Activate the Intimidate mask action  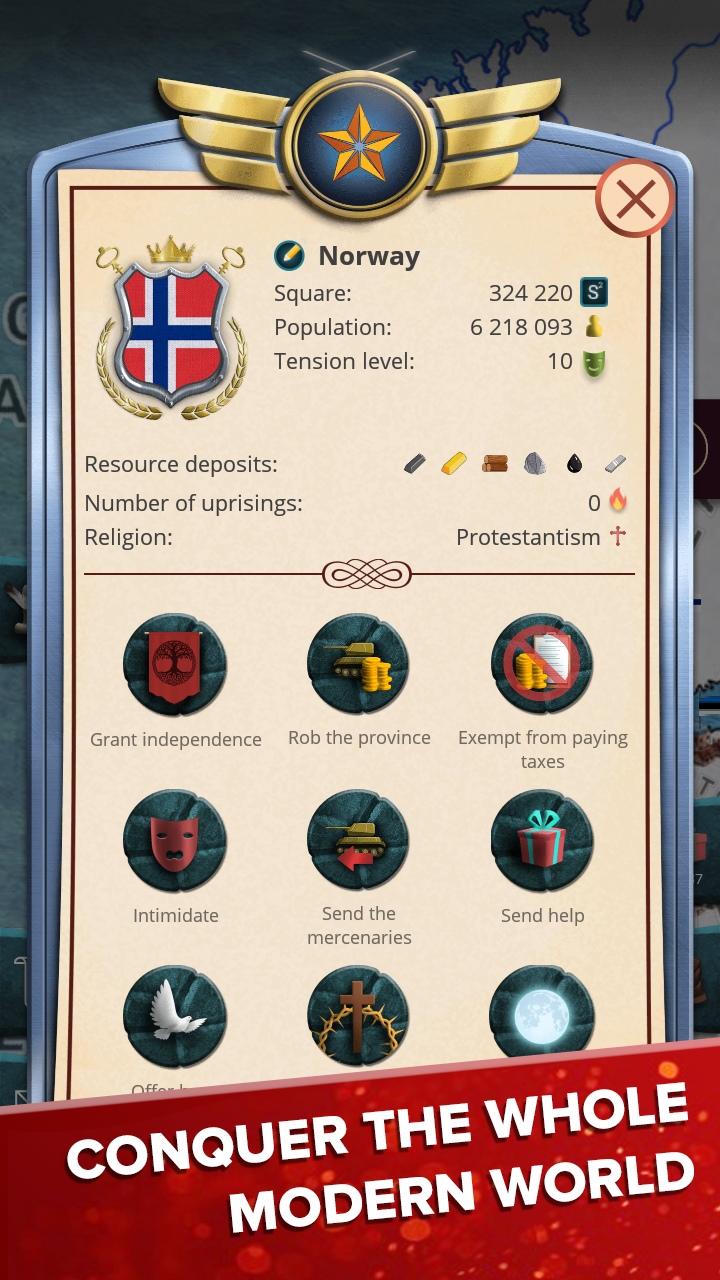[x=175, y=842]
